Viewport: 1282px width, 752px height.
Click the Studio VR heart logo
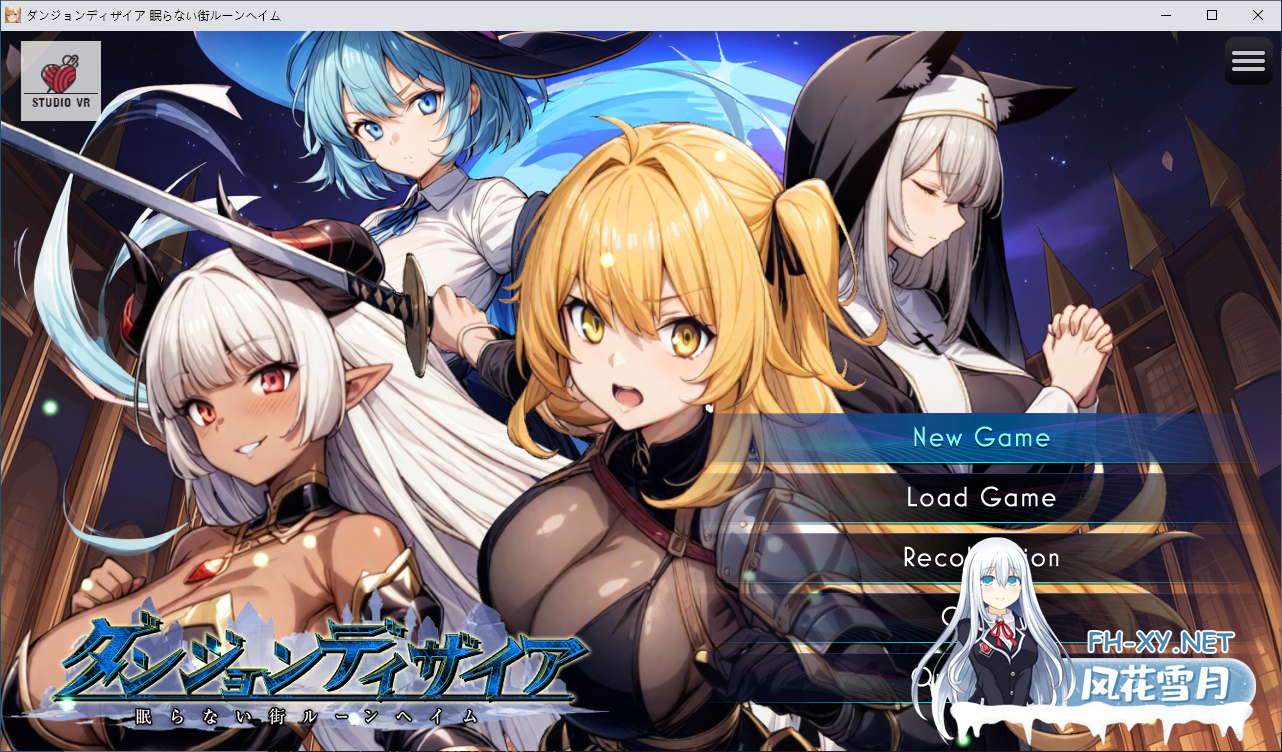pos(59,80)
